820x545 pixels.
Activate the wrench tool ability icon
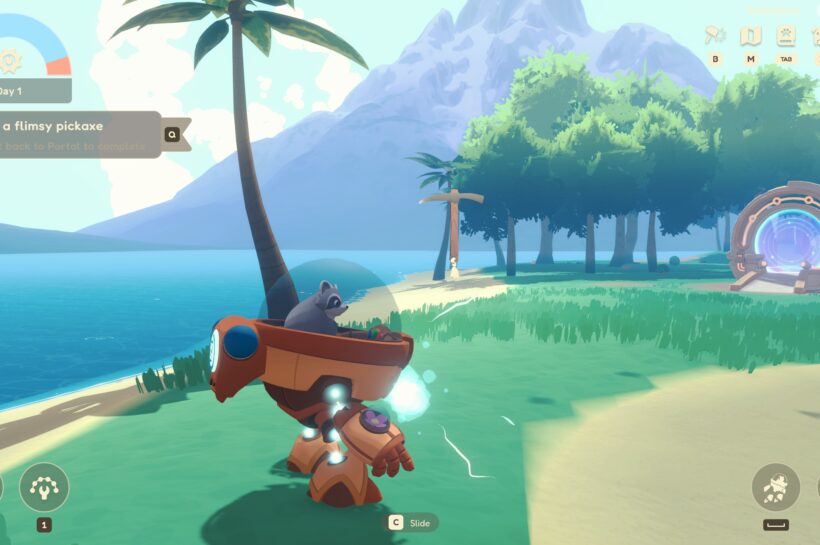tap(44, 487)
